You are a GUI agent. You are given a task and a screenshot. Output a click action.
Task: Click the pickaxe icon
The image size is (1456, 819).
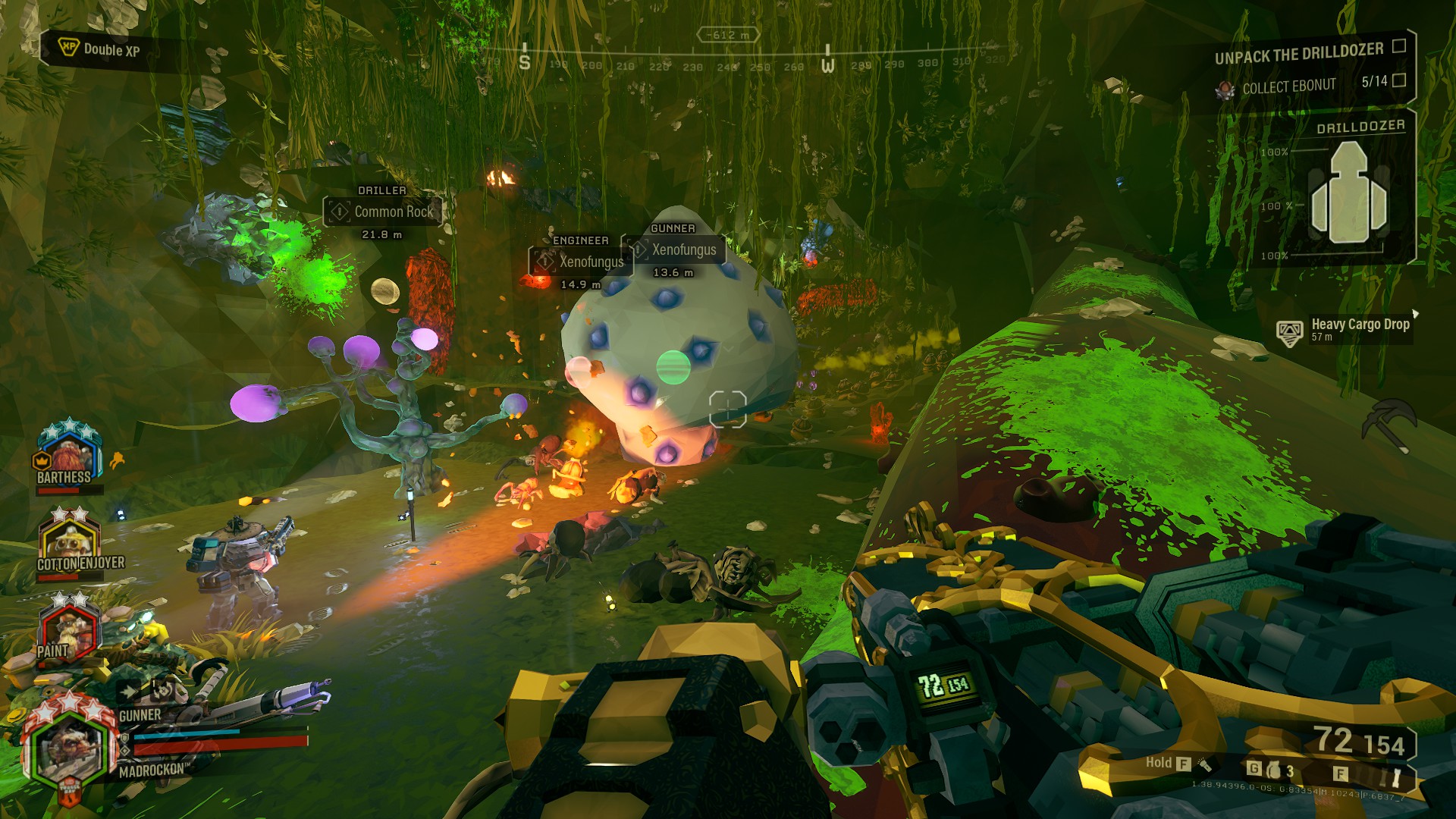(1389, 425)
